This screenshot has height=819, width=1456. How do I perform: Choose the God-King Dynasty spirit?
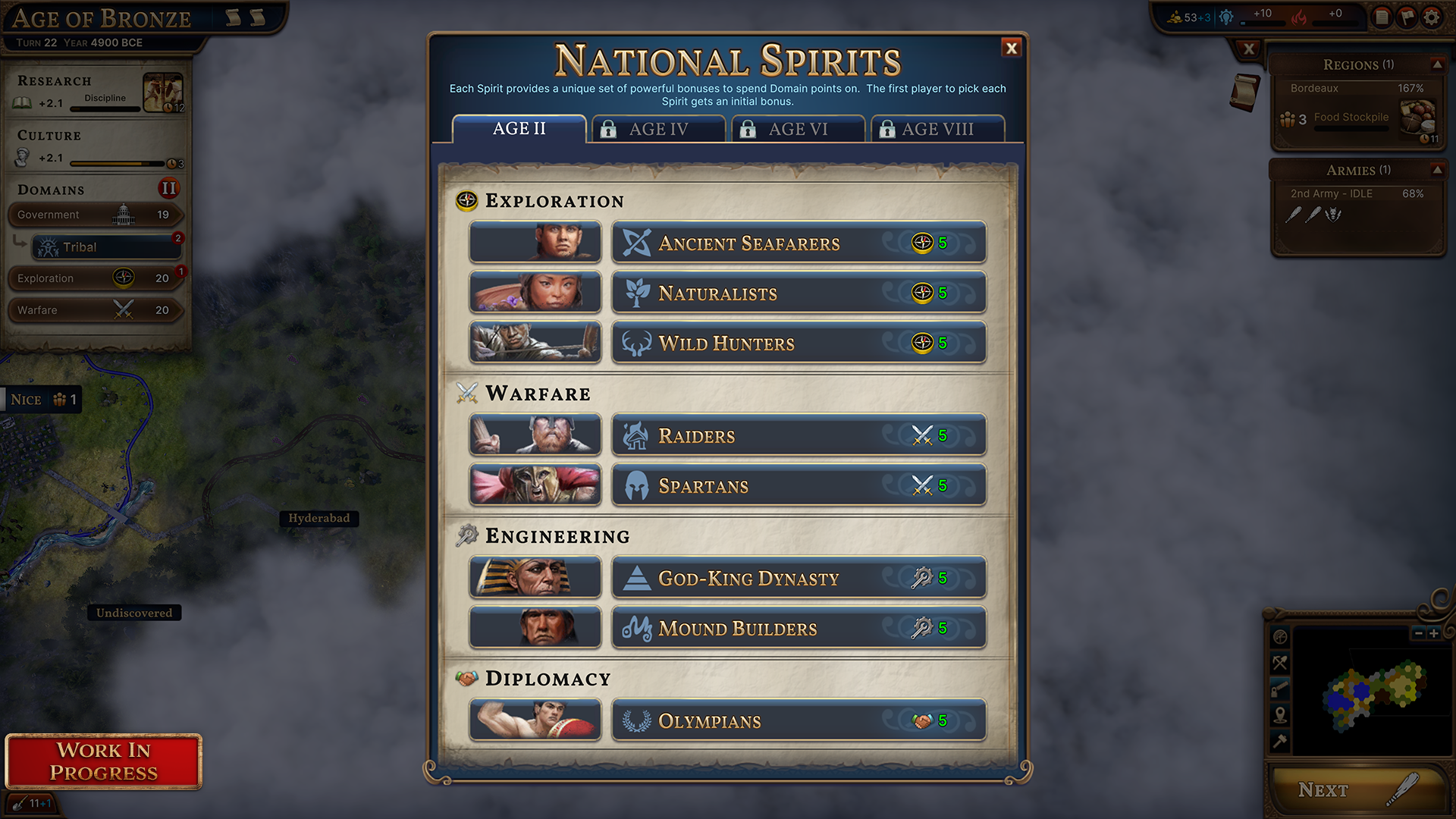coord(799,579)
